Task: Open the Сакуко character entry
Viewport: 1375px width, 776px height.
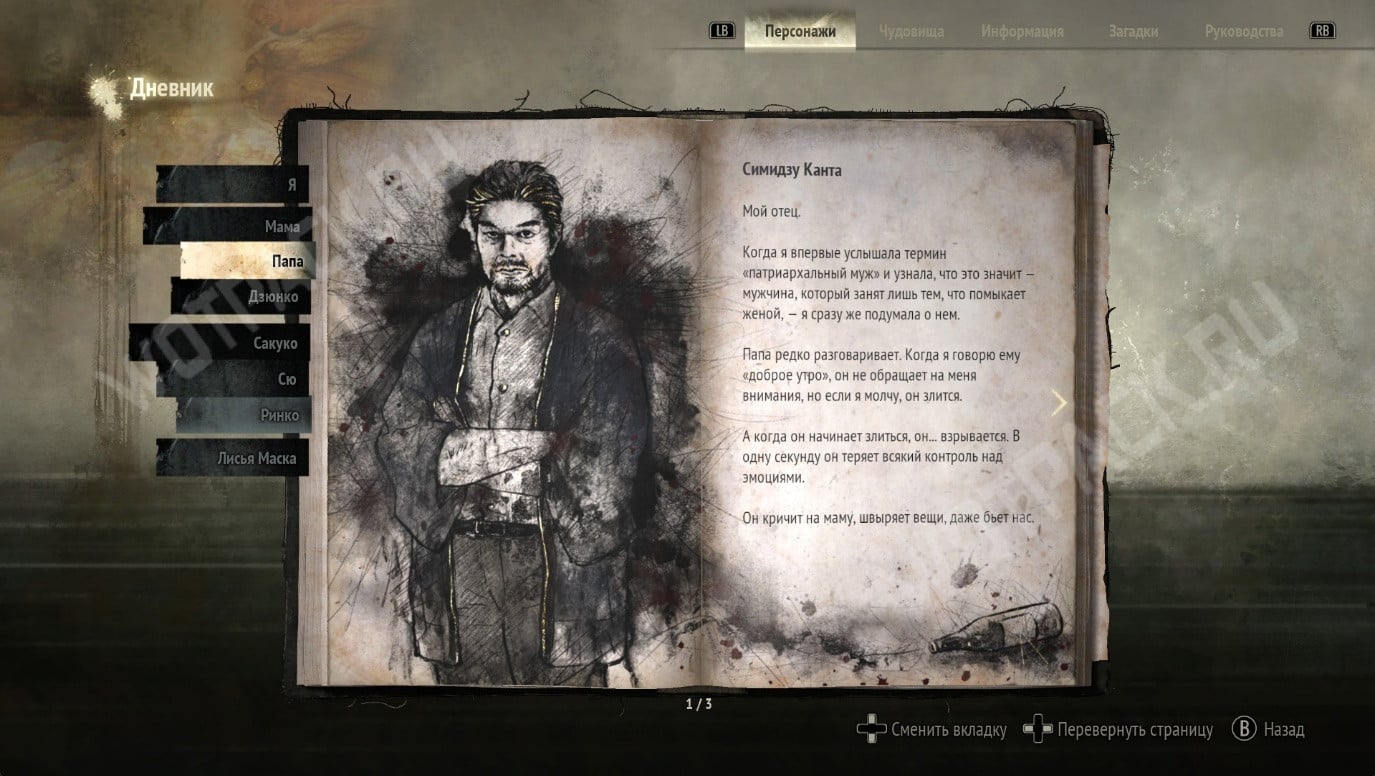Action: pyautogui.click(x=222, y=343)
